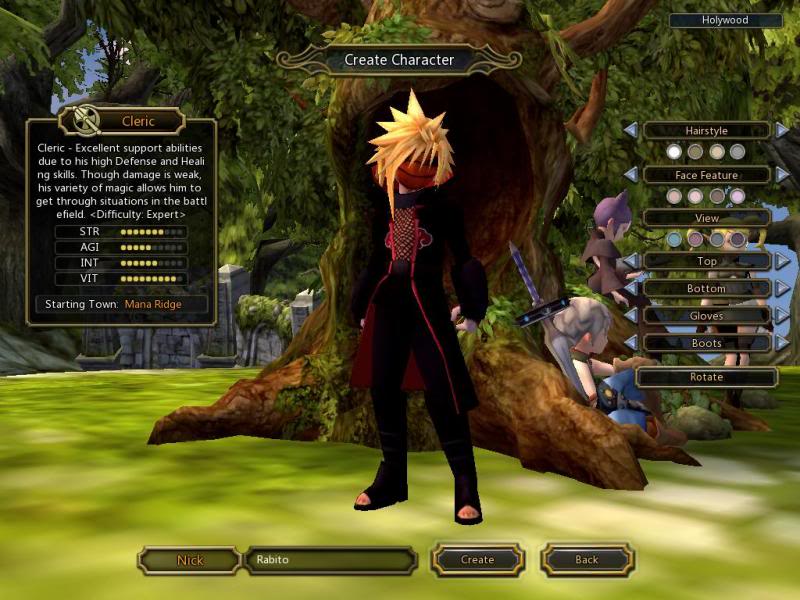800x600 pixels.
Task: Click the Holywood server label
Action: [x=726, y=20]
